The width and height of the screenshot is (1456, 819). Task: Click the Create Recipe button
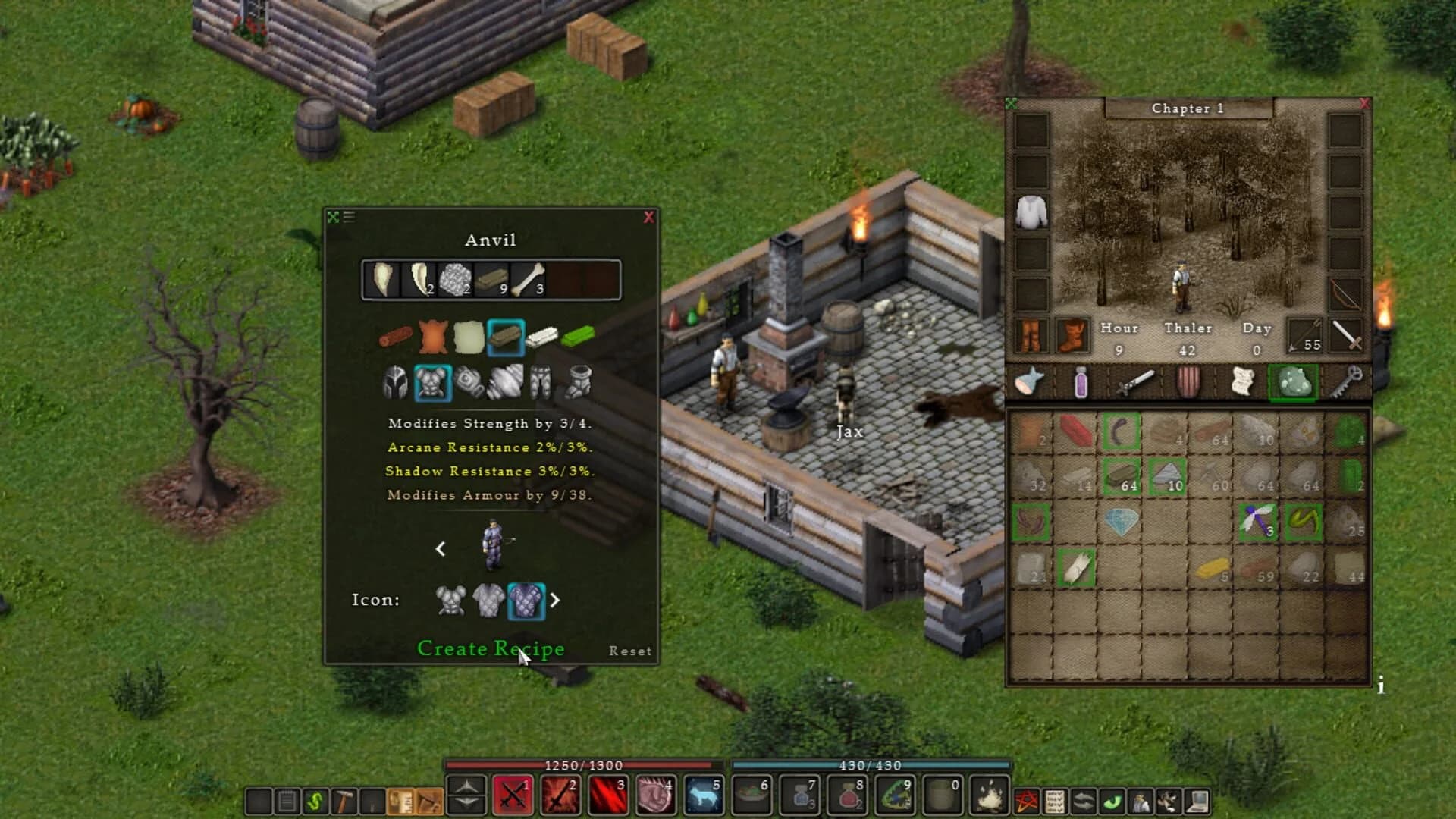(491, 649)
